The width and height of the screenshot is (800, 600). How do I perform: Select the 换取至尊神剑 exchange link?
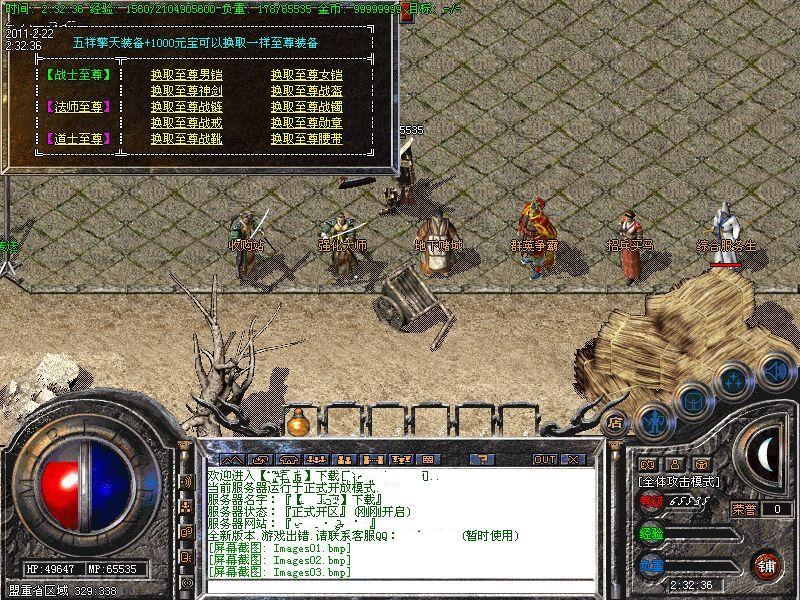click(186, 91)
